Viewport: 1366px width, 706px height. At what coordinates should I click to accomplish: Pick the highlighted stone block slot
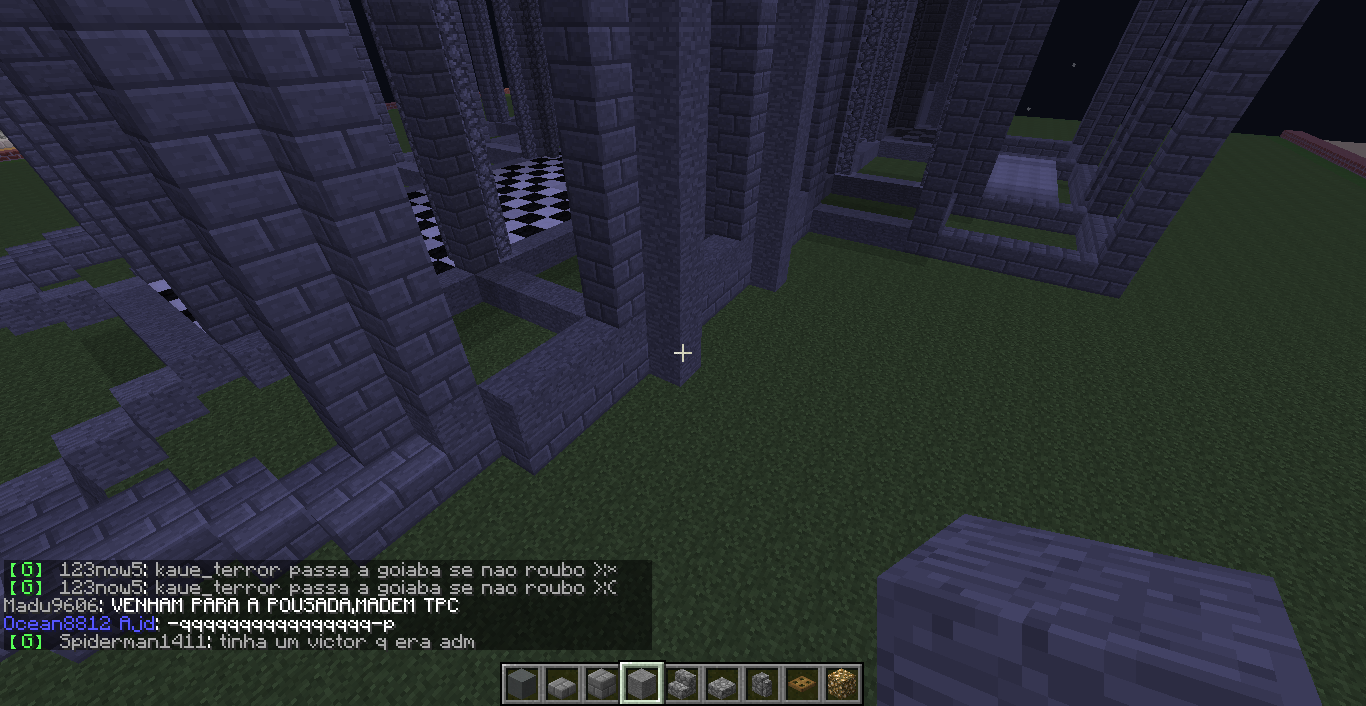click(641, 684)
